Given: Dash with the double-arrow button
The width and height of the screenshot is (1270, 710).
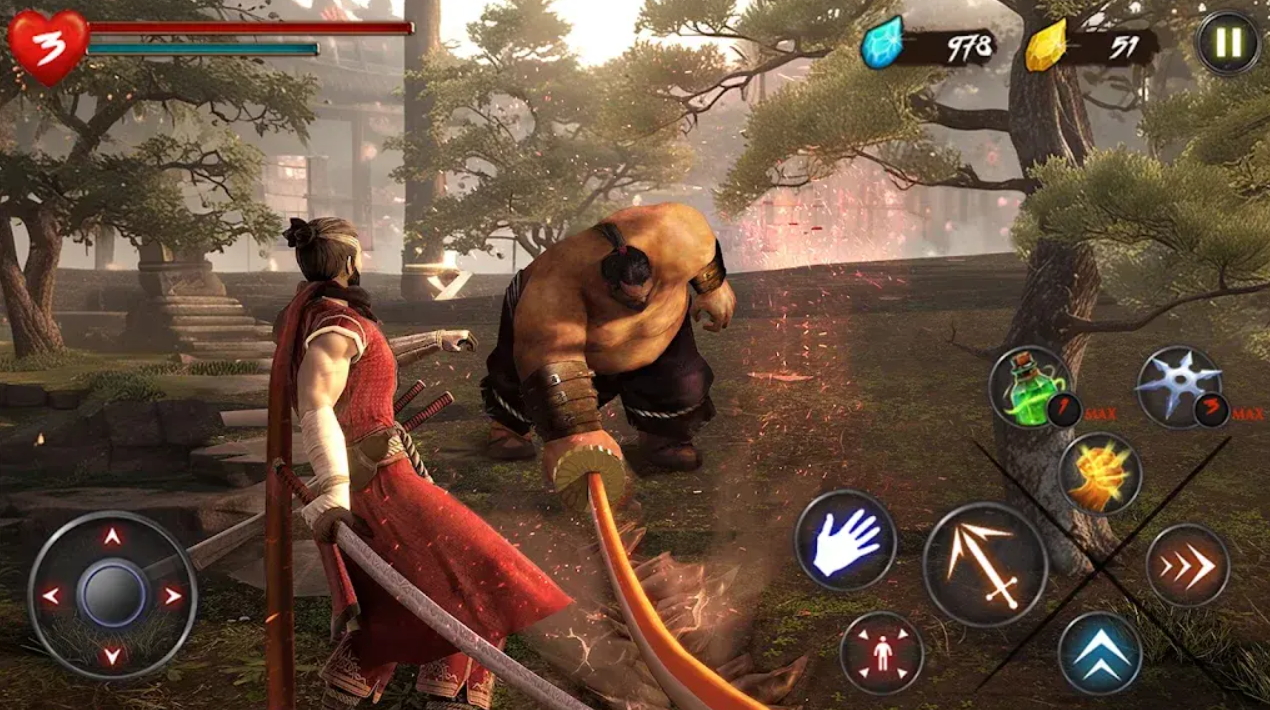Looking at the screenshot, I should pos(1187,565).
